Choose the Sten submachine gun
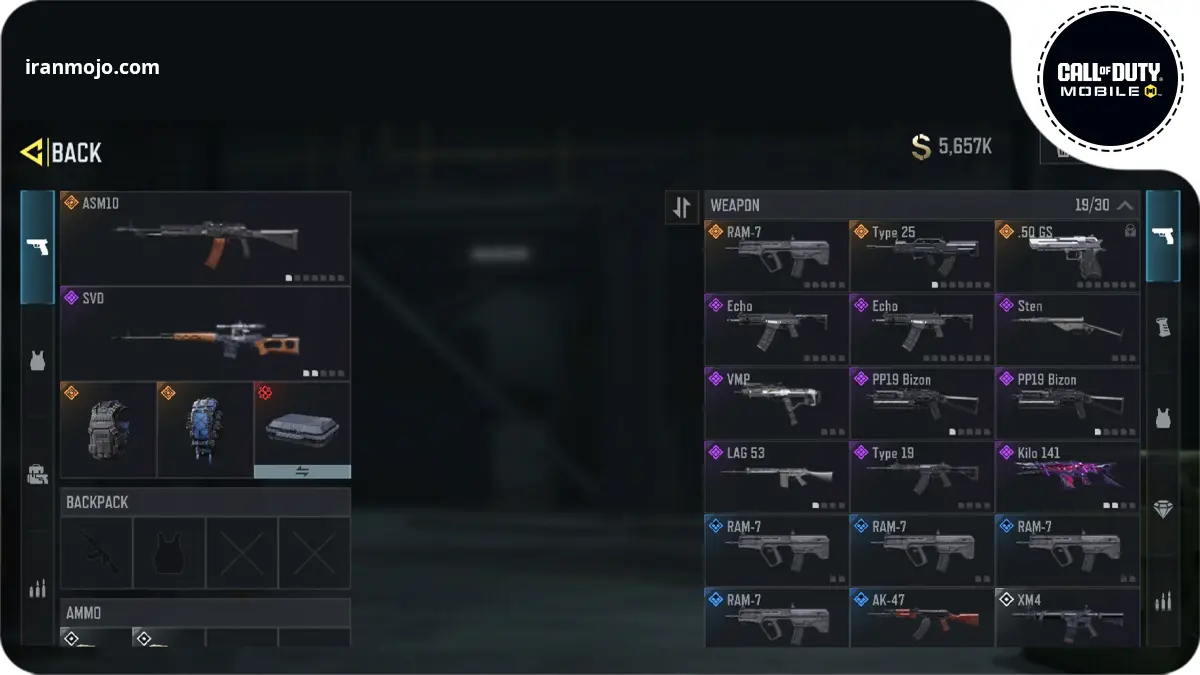Image resolution: width=1200 pixels, height=675 pixels. coord(1067,329)
